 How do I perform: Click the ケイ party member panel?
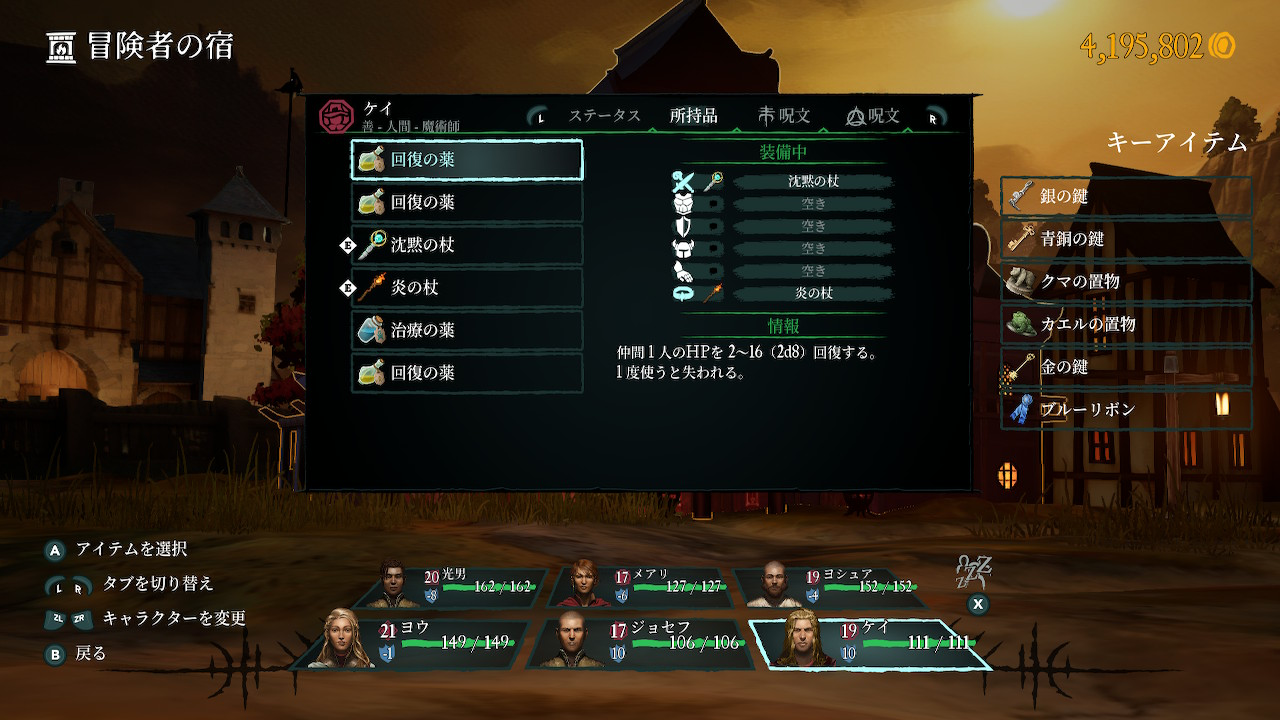tap(868, 642)
